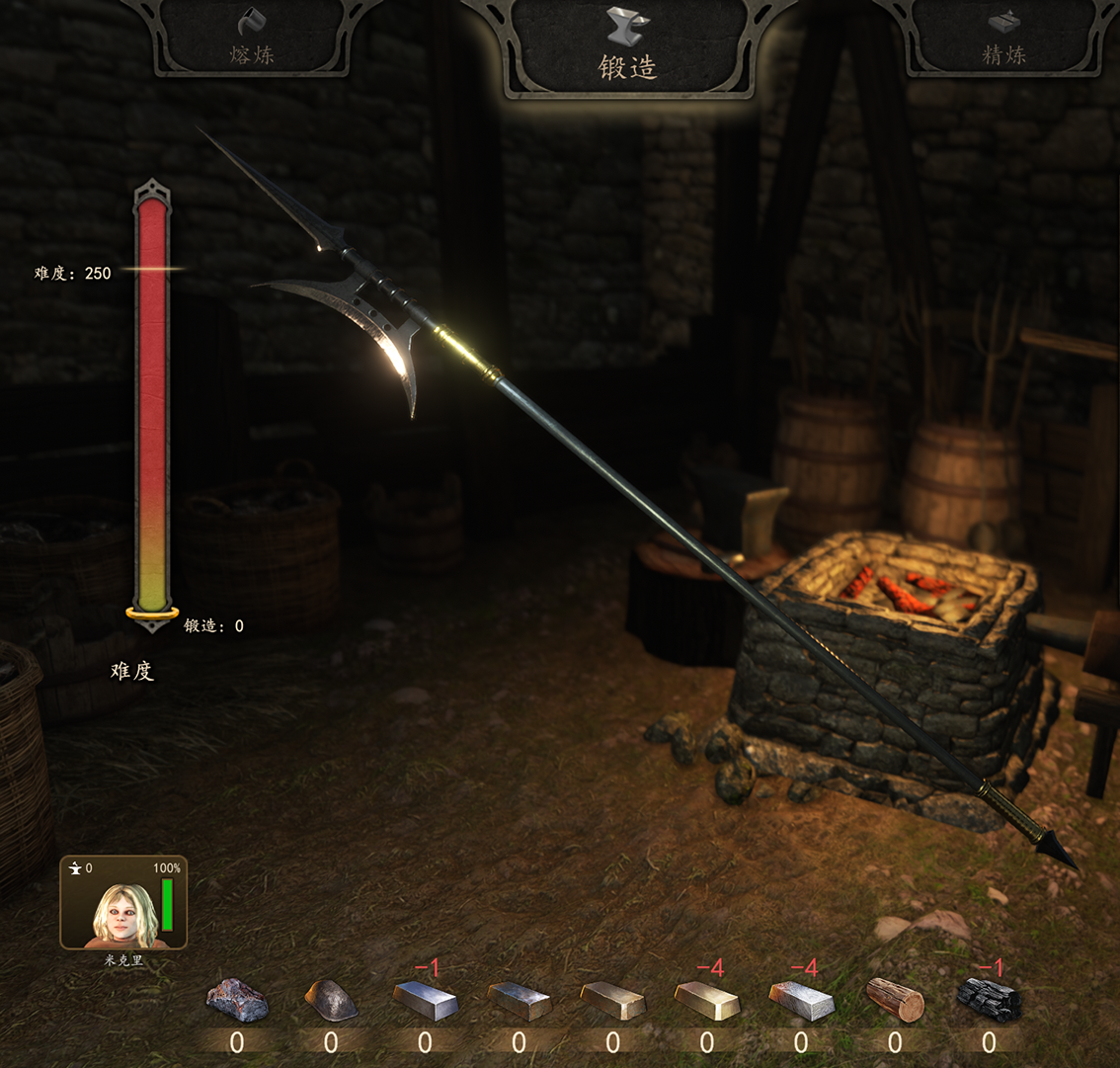Select the hardwood log material icon
Viewport: 1120px width, 1068px height.
[895, 999]
